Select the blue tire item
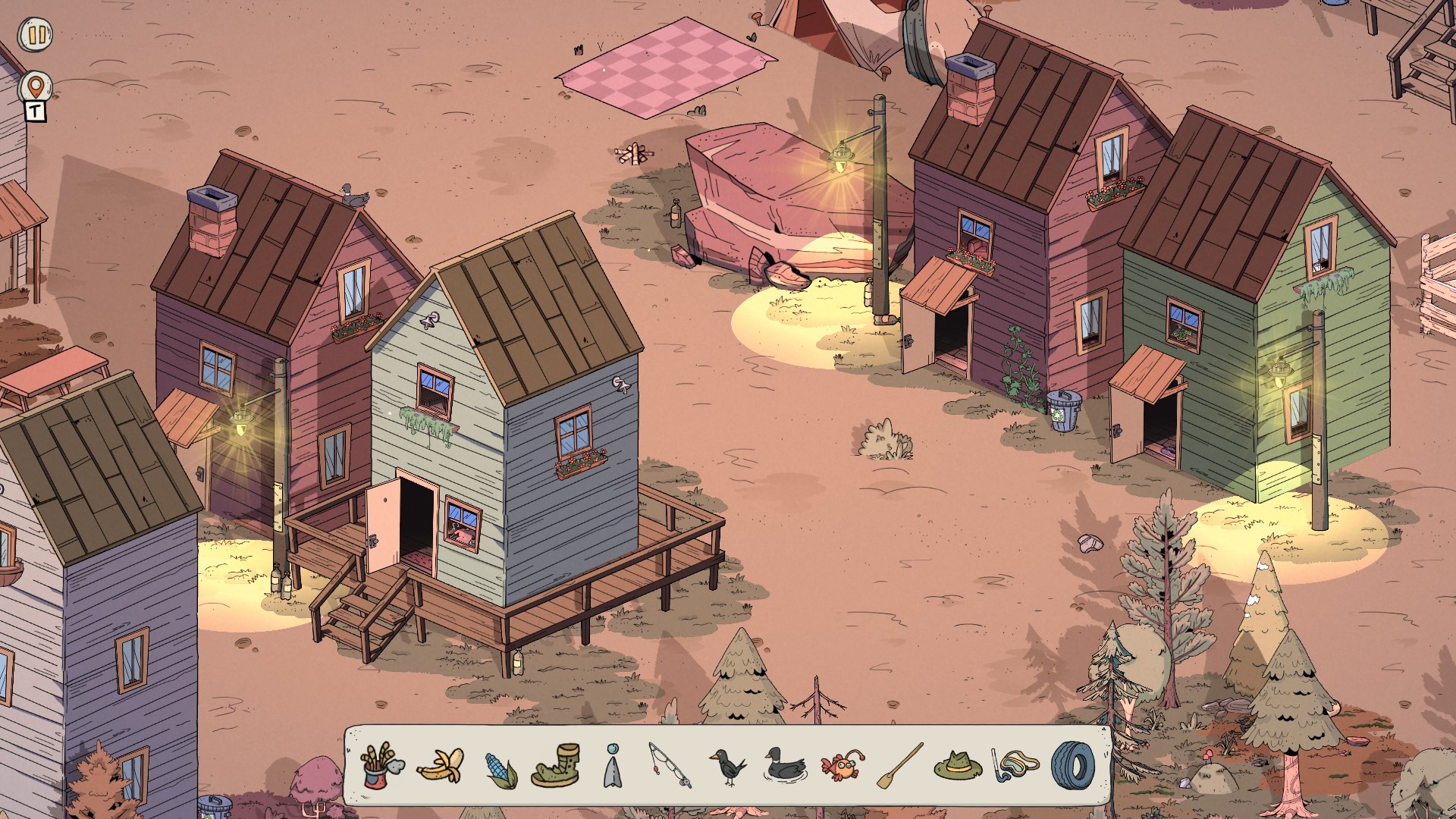 pyautogui.click(x=1072, y=764)
